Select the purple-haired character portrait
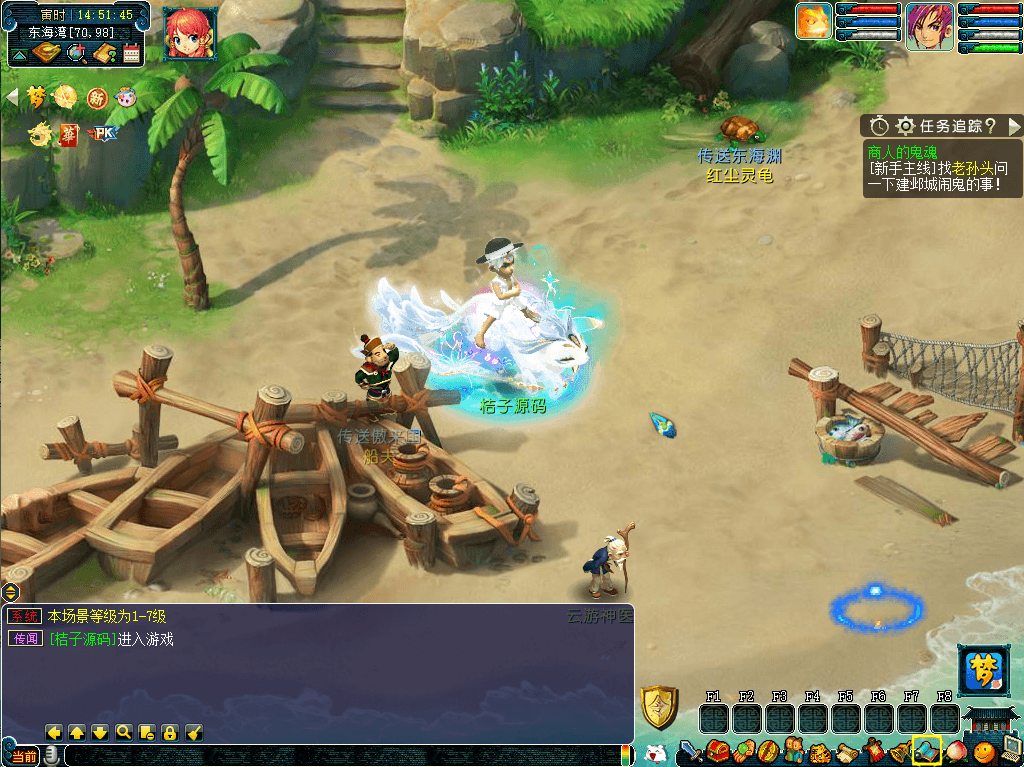The image size is (1024, 767). click(x=929, y=27)
